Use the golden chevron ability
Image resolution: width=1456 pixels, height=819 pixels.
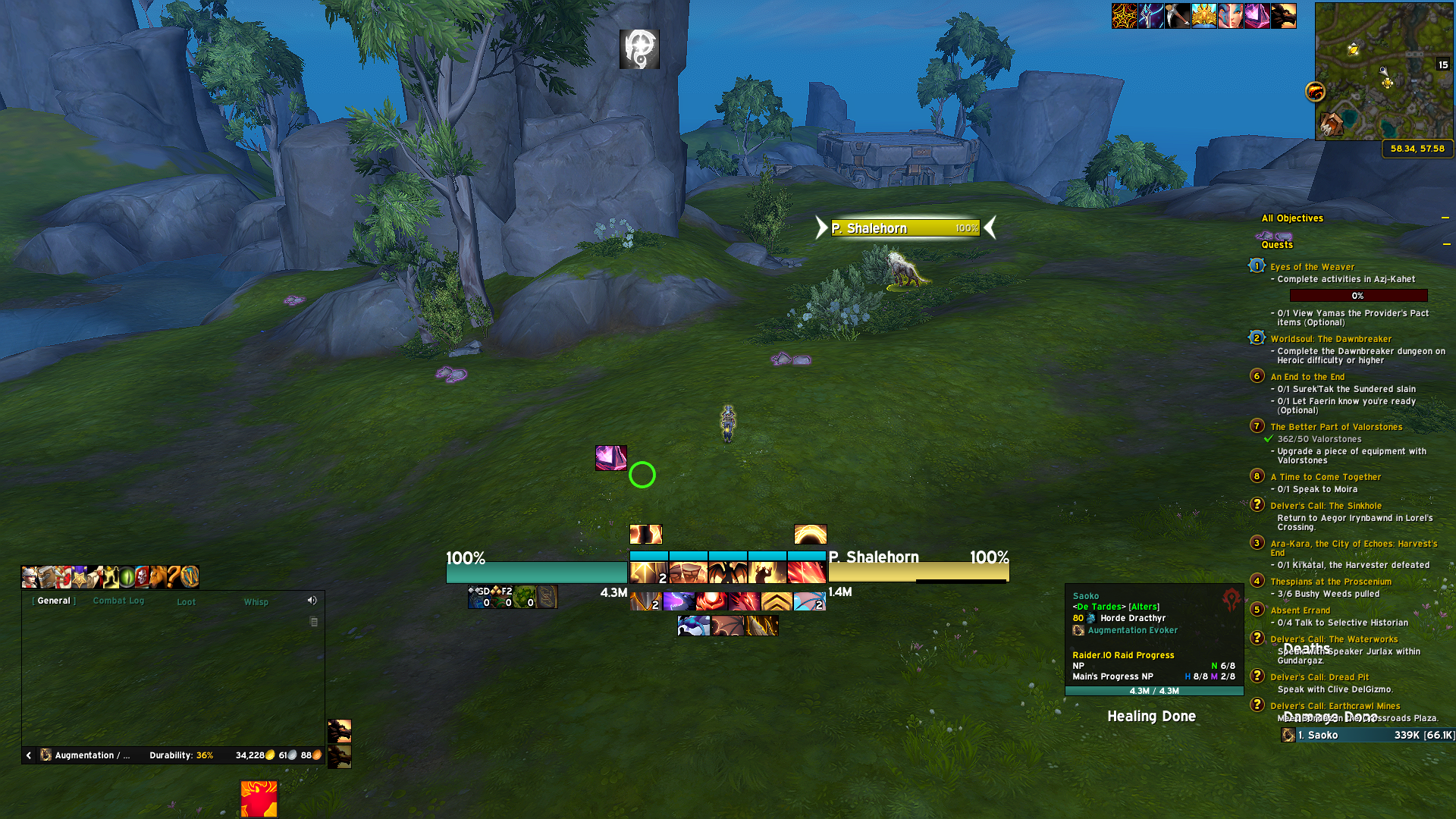pos(777,602)
